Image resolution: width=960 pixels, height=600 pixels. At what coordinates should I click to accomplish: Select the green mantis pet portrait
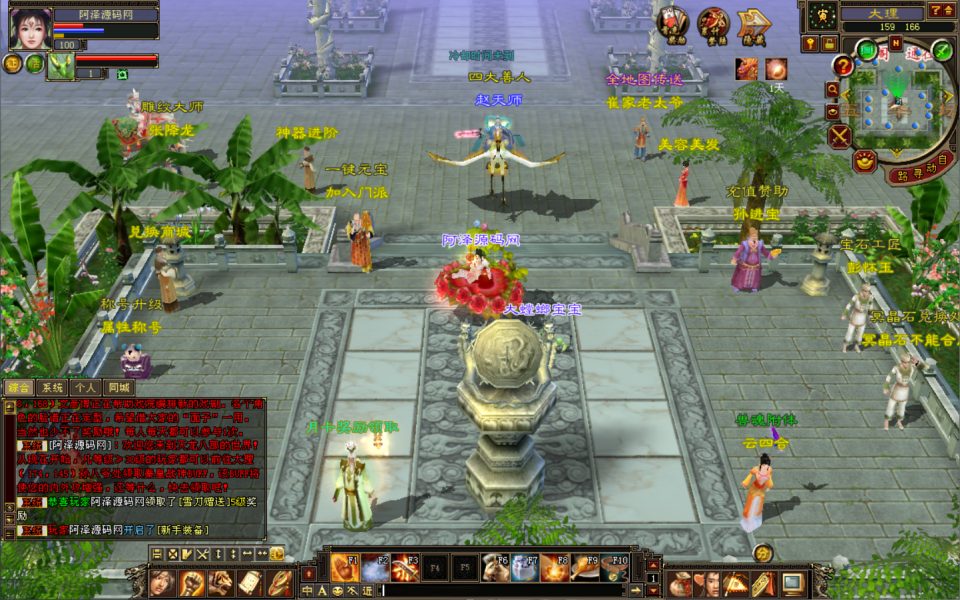click(x=62, y=66)
